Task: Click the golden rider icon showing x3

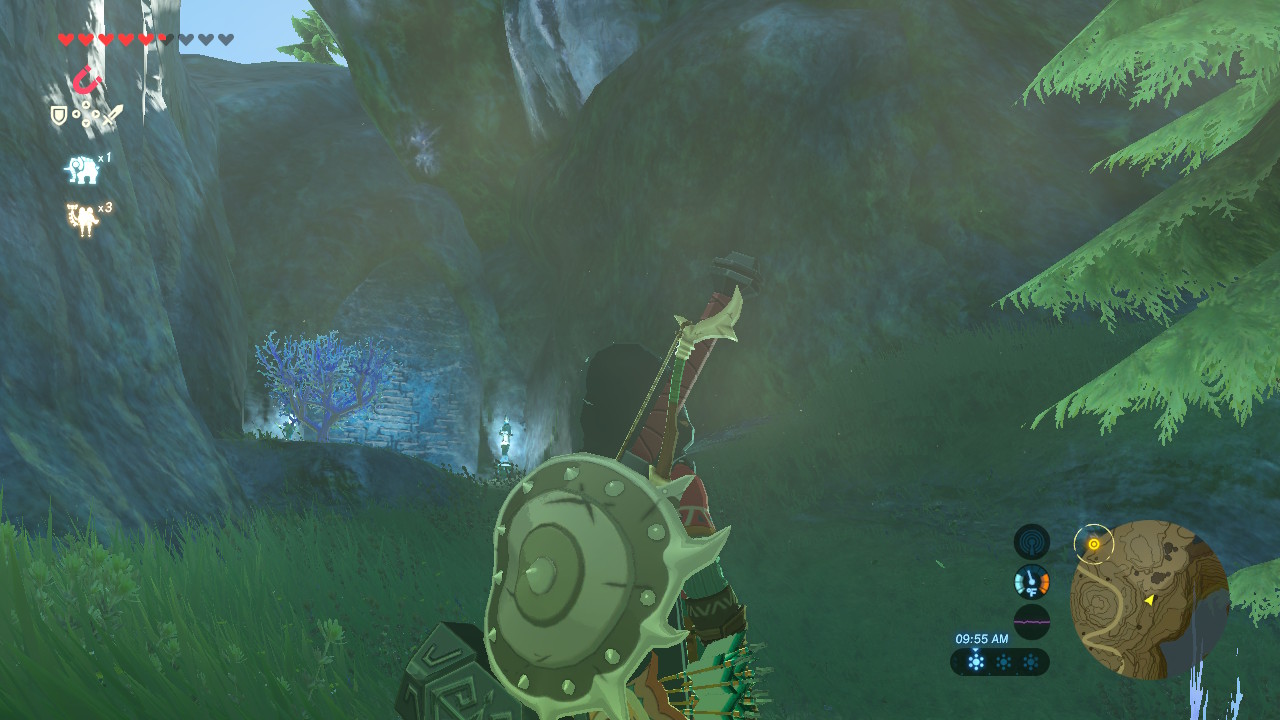Action: click(x=81, y=216)
